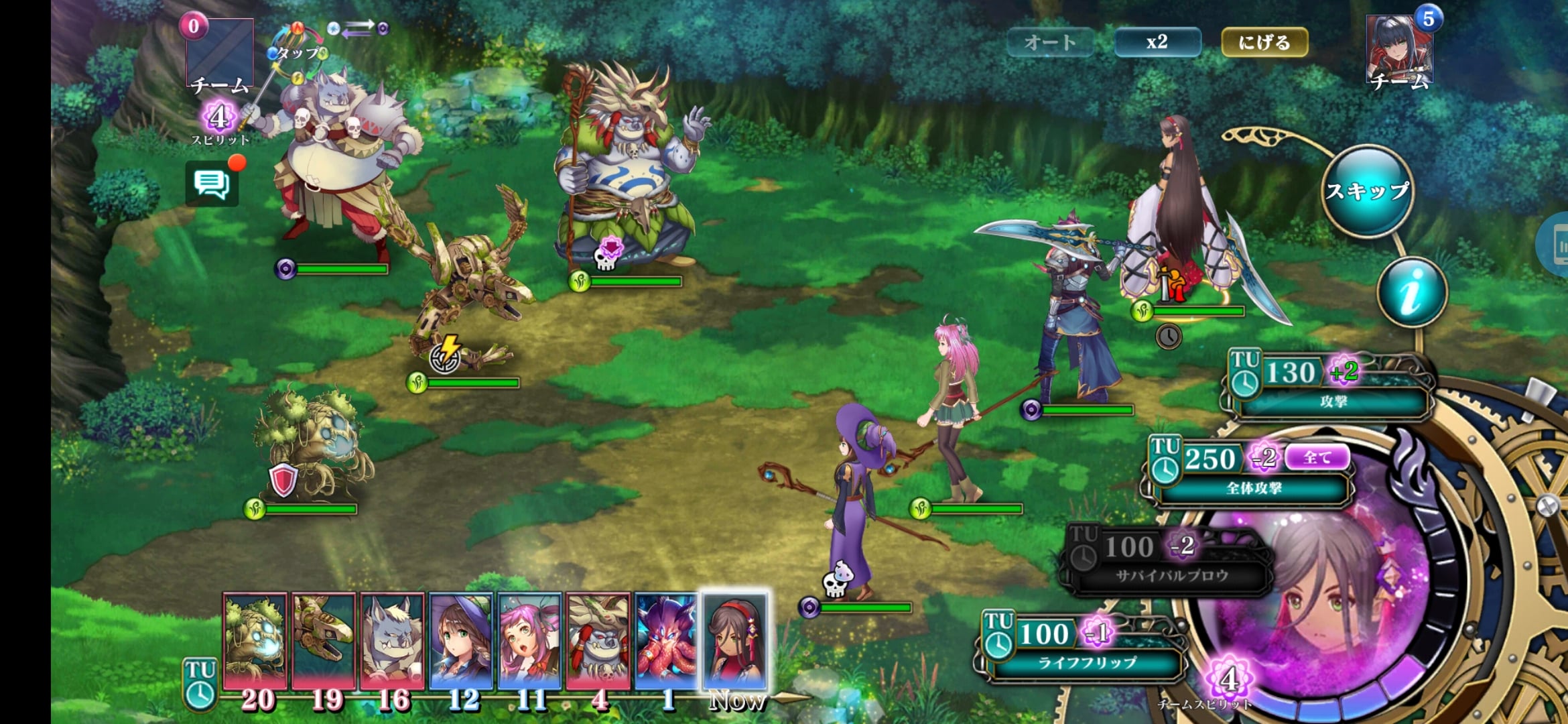Open the blue info orb
This screenshot has height=724, width=1568.
[x=1412, y=292]
